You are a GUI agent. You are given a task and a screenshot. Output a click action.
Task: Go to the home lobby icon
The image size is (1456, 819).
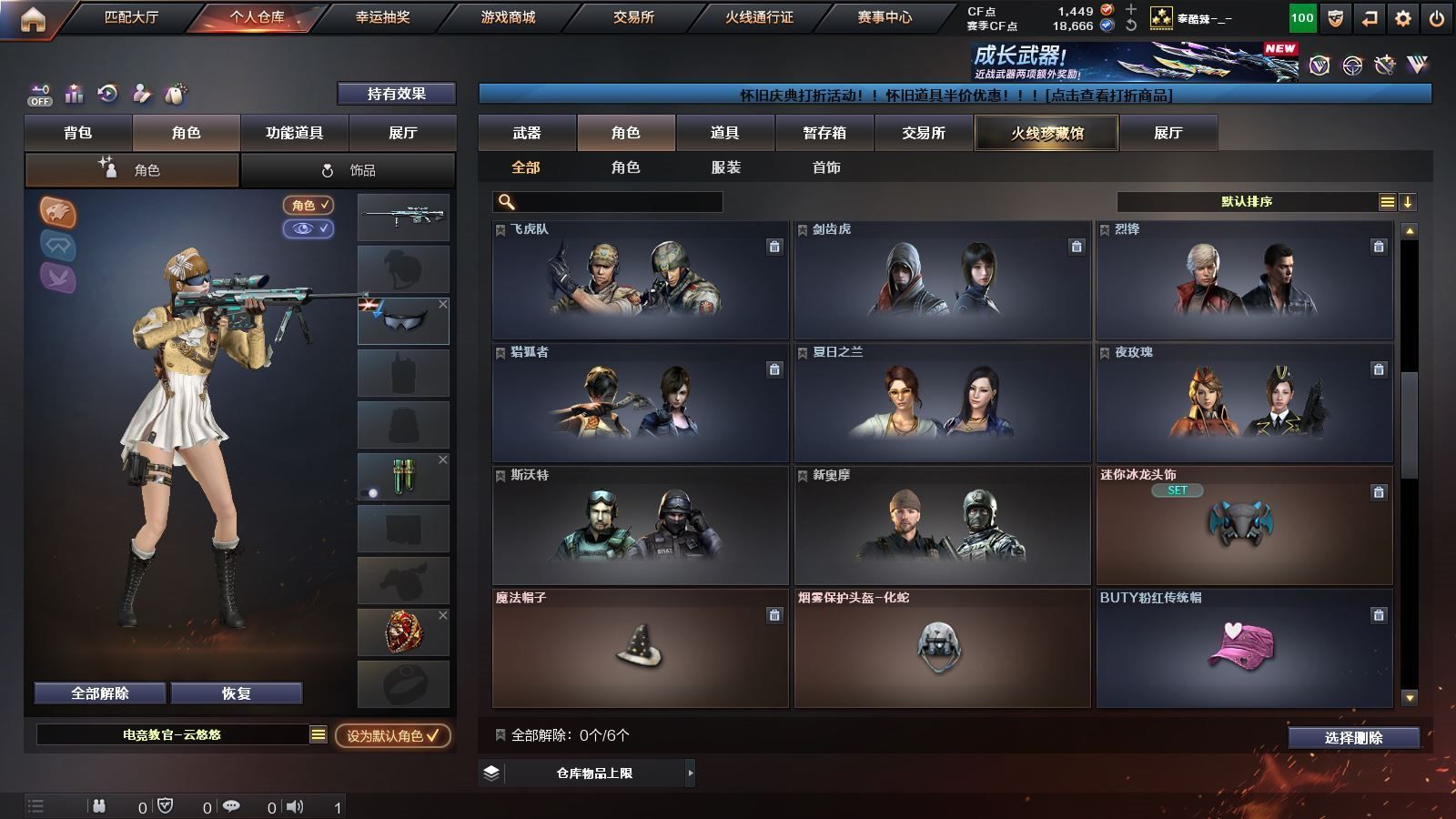point(33,18)
